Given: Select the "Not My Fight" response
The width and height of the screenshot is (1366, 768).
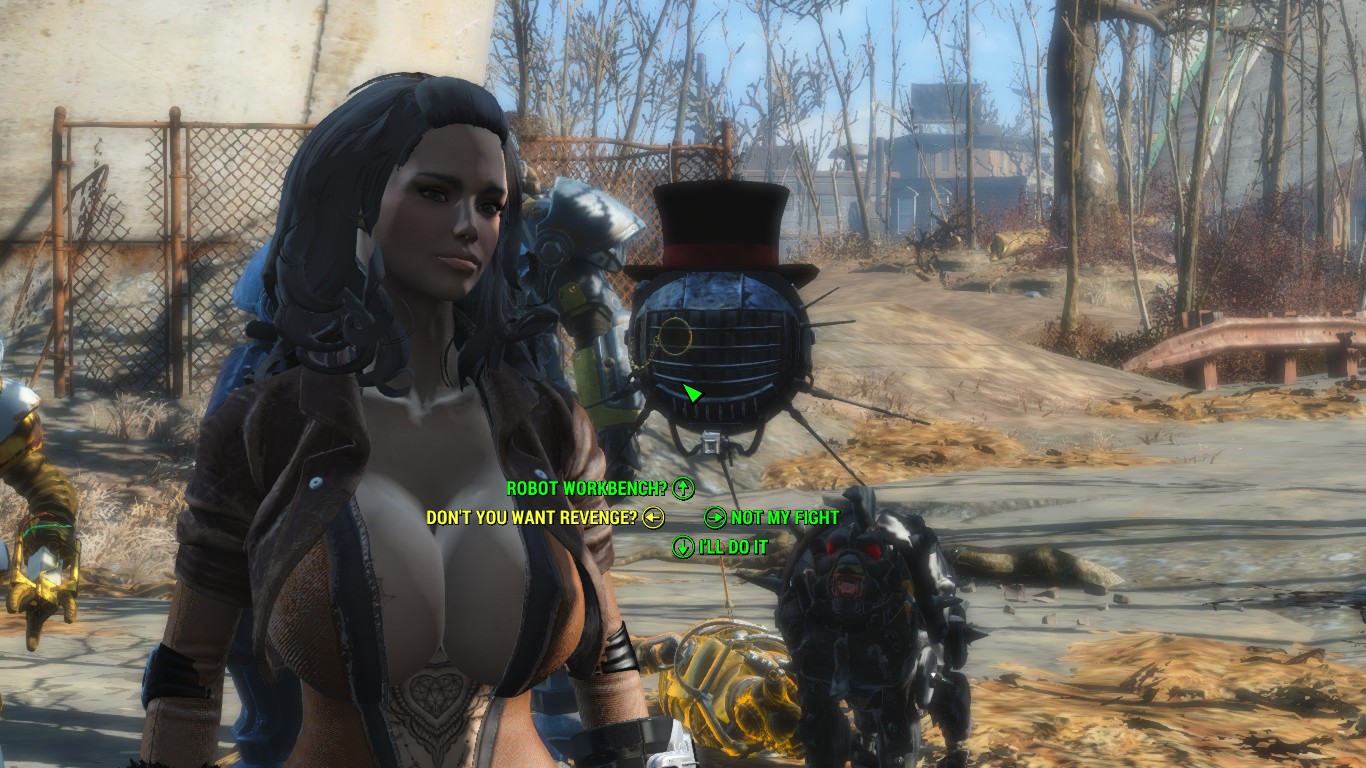Looking at the screenshot, I should 784,518.
